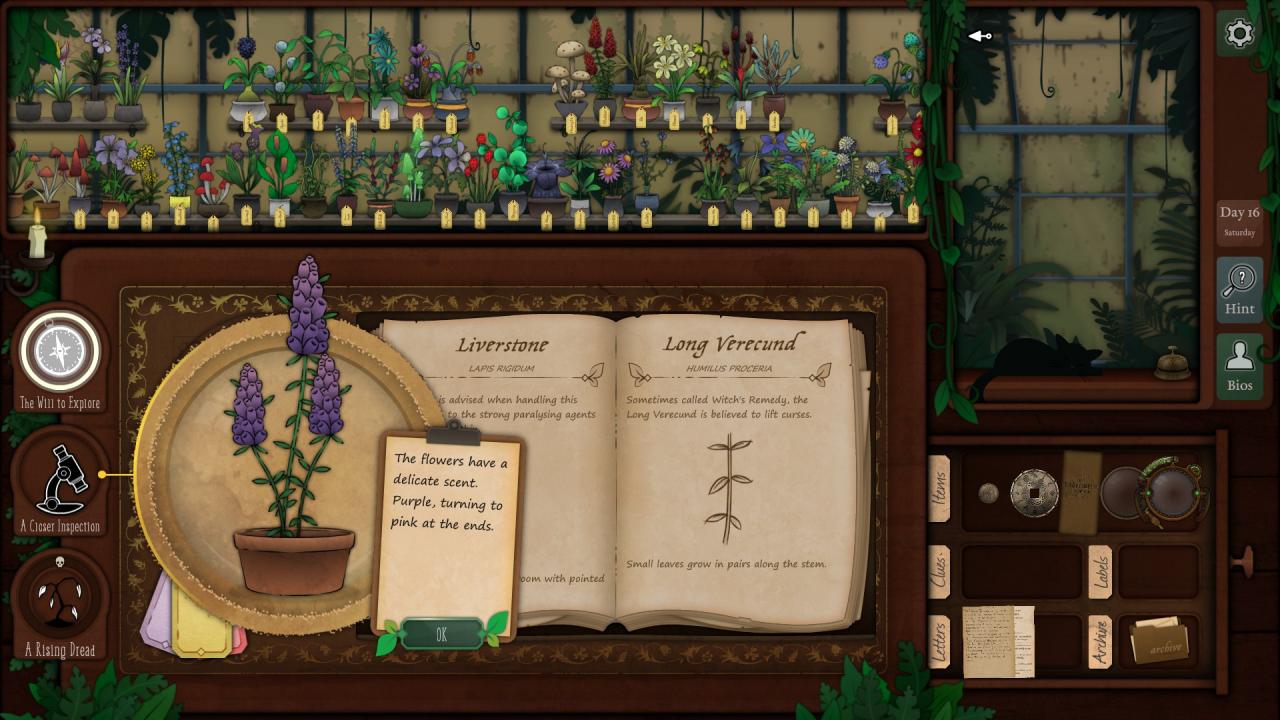
Task: Click the Archive drawer tab
Action: [x=1099, y=642]
